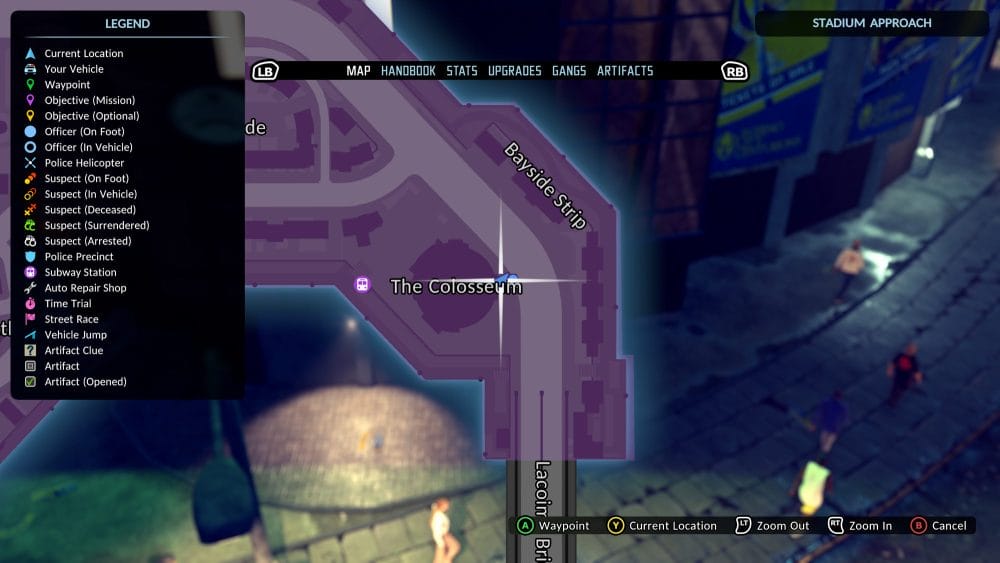The image size is (1000, 563).
Task: Choose the Objective (Mission) legend entry
Action: (x=89, y=100)
